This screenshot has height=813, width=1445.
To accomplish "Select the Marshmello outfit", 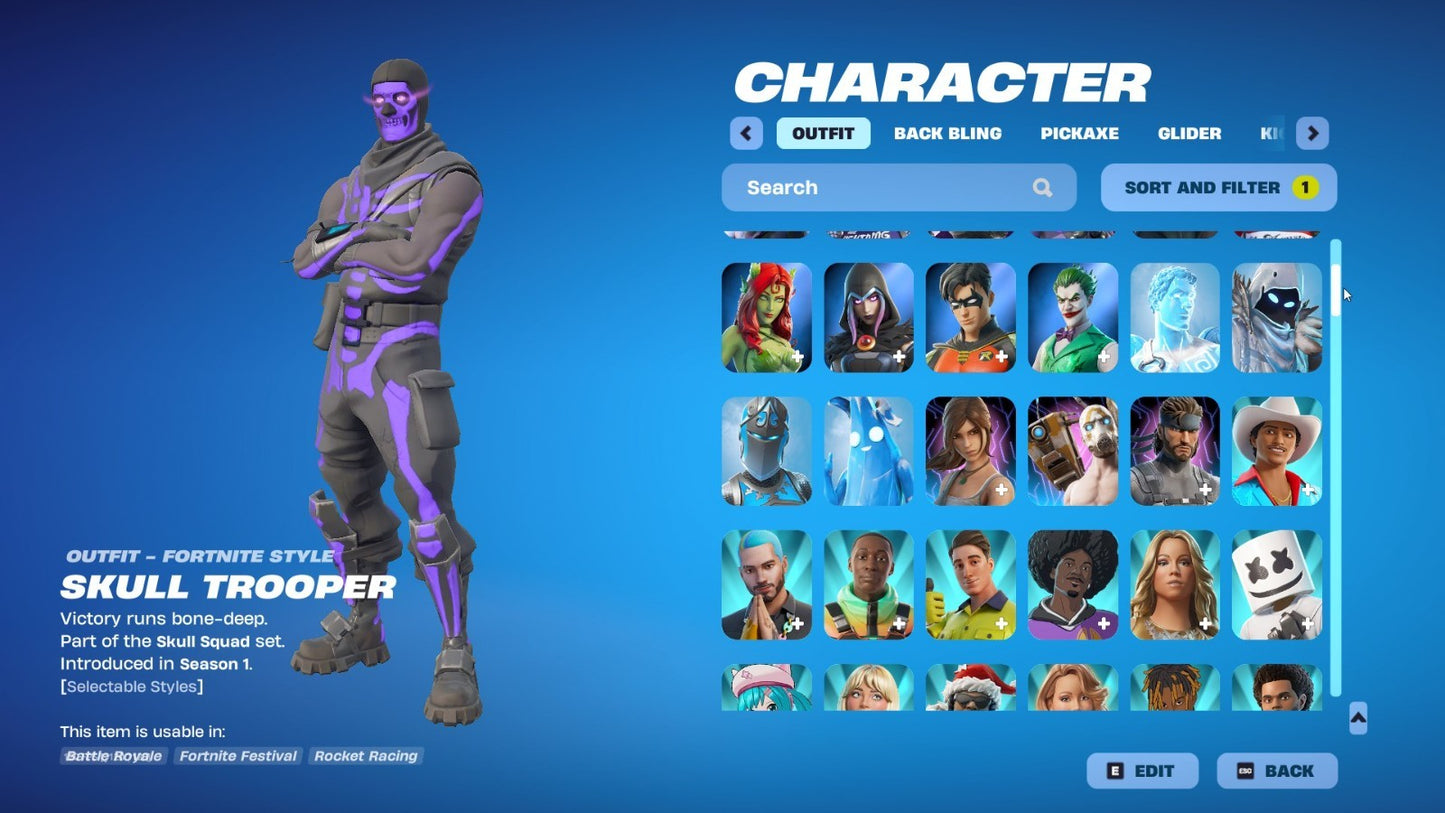I will point(1277,584).
